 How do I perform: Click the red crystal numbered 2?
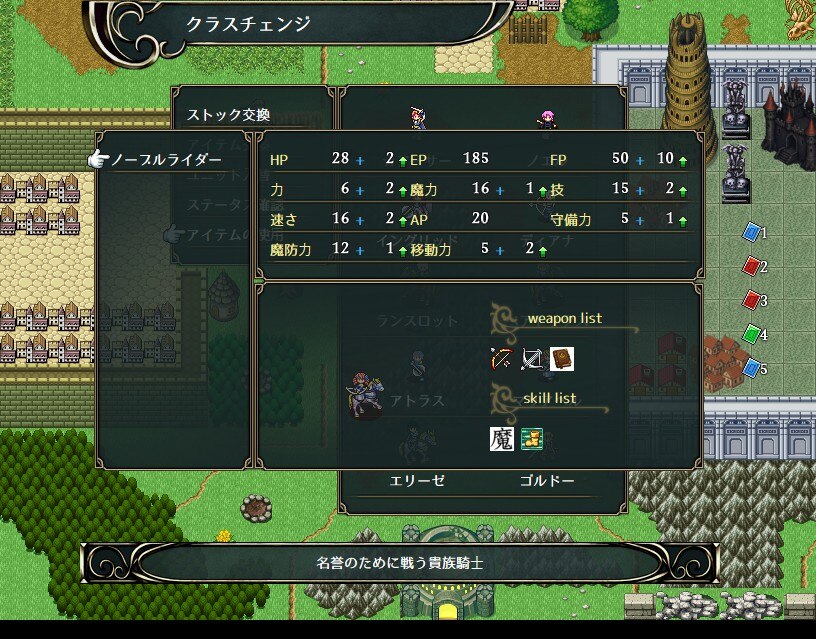pyautogui.click(x=752, y=267)
